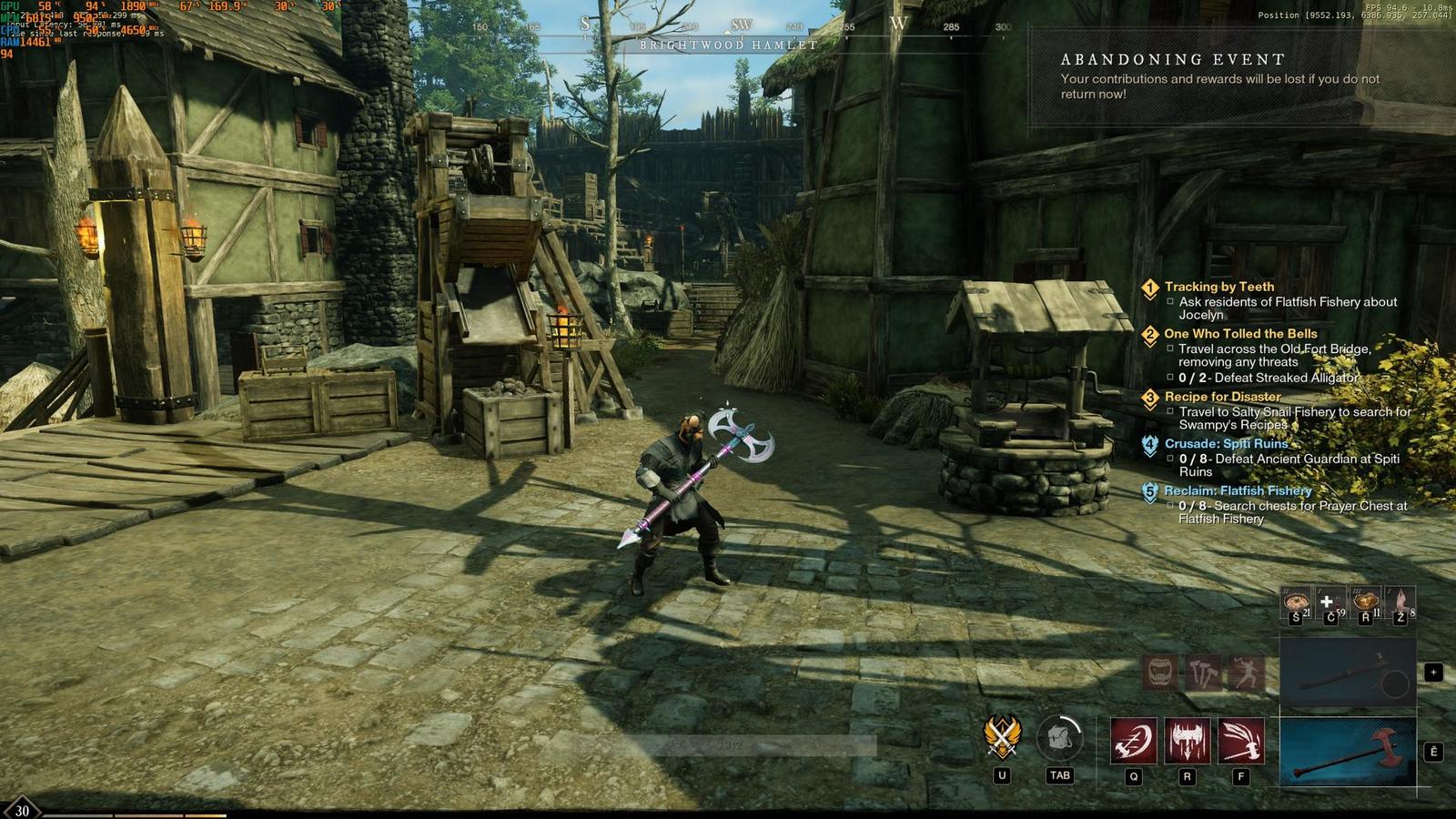Select the equipped great axe weapon slot

coord(1347,752)
